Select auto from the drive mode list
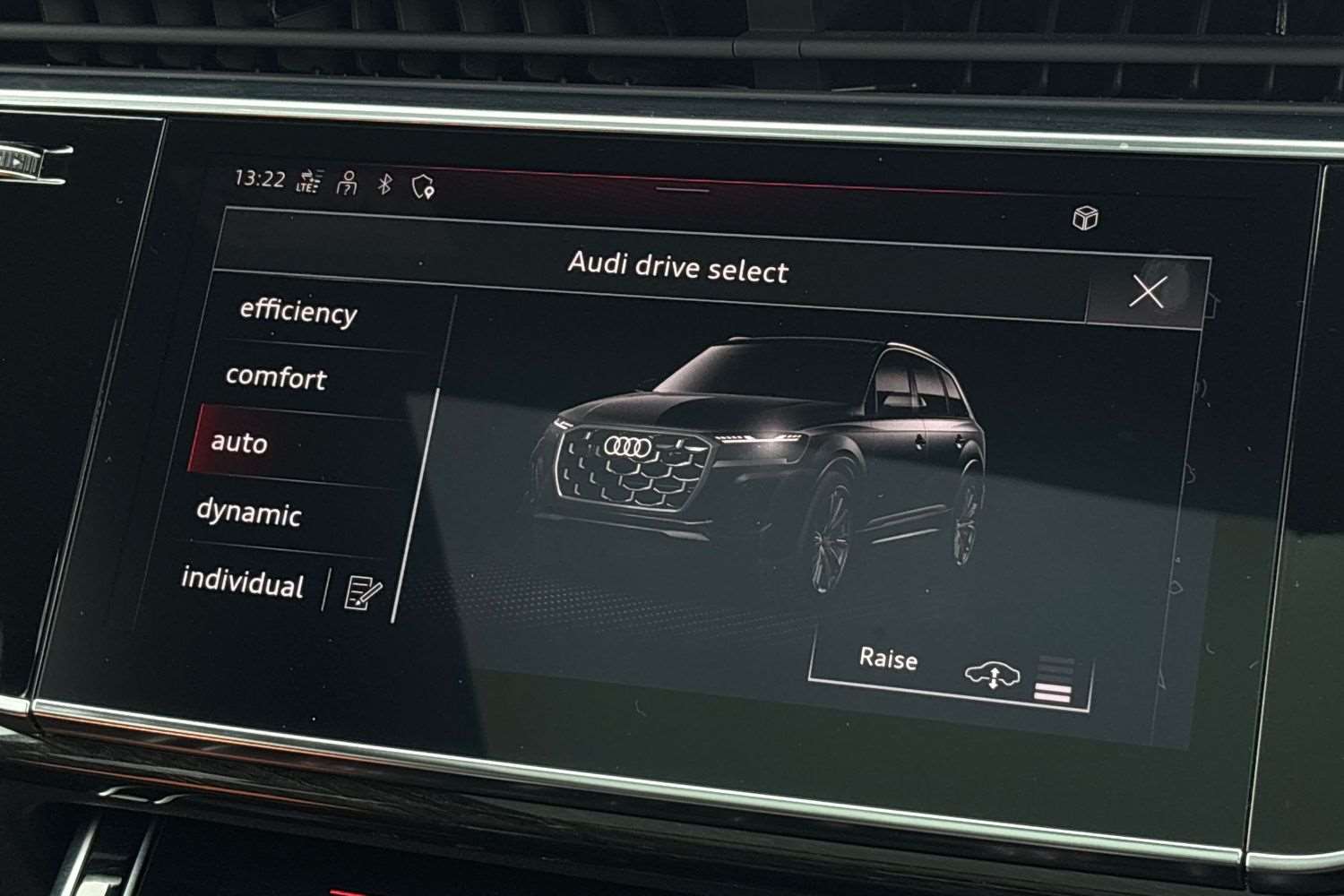This screenshot has height=896, width=1344. pyautogui.click(x=239, y=443)
